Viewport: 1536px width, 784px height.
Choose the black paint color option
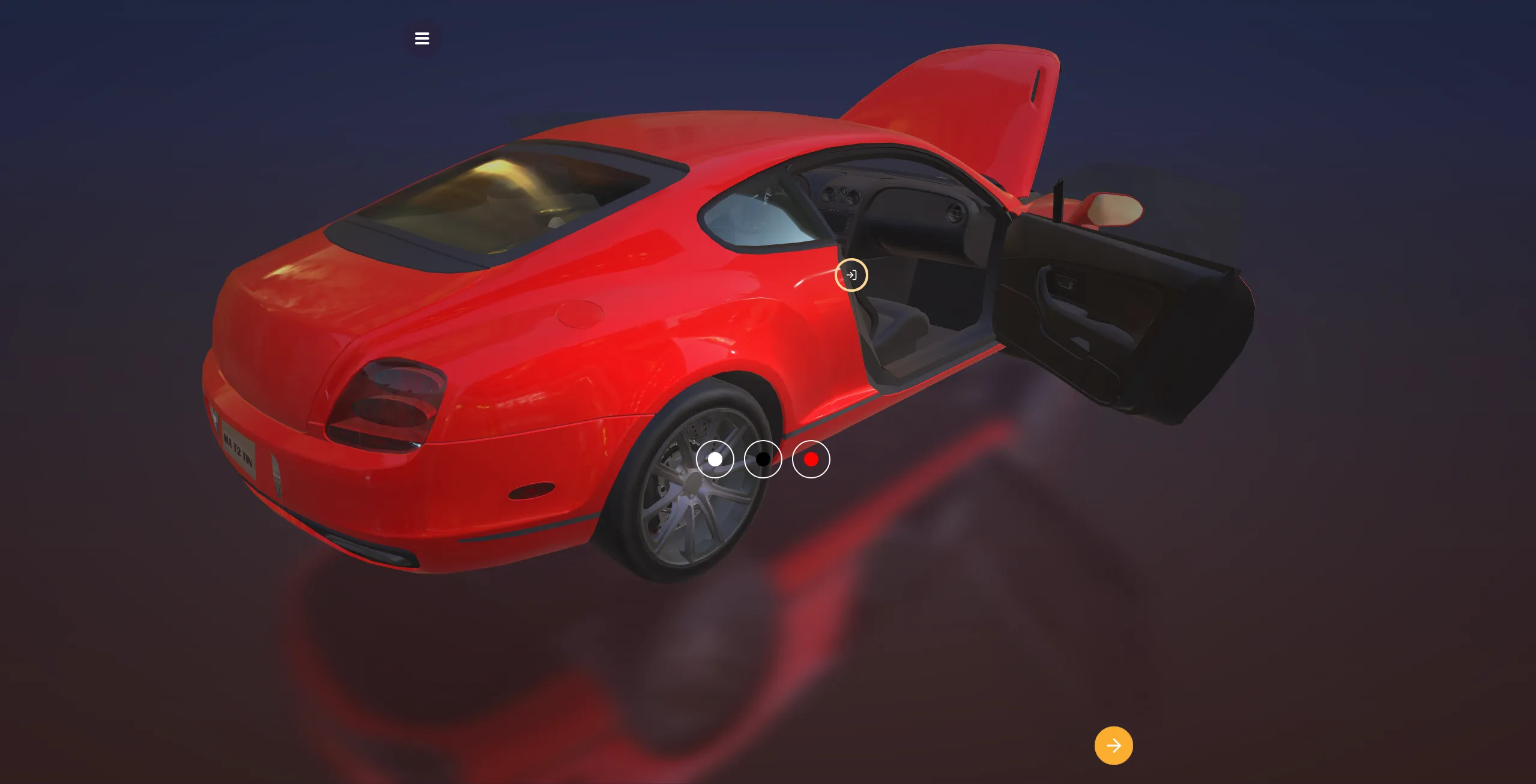click(763, 459)
